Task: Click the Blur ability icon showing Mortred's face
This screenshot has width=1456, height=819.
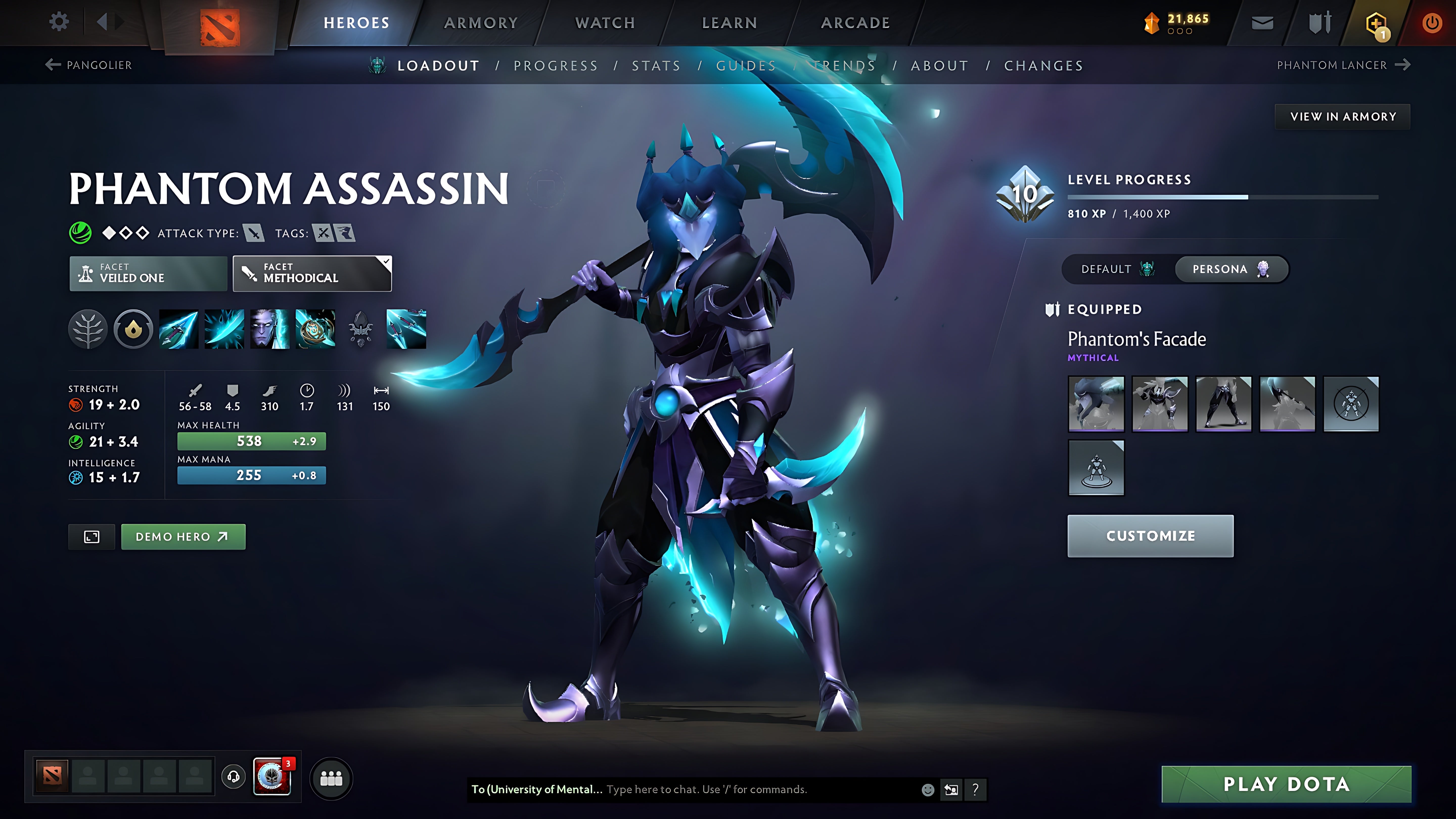Action: [270, 330]
